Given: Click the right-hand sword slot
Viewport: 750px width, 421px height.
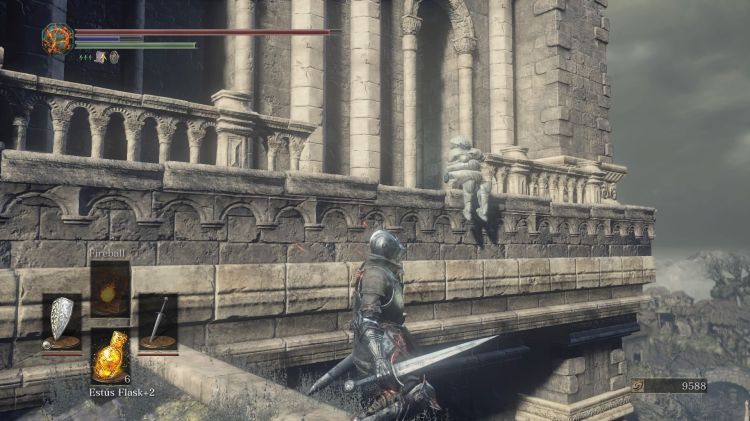Looking at the screenshot, I should [x=157, y=322].
